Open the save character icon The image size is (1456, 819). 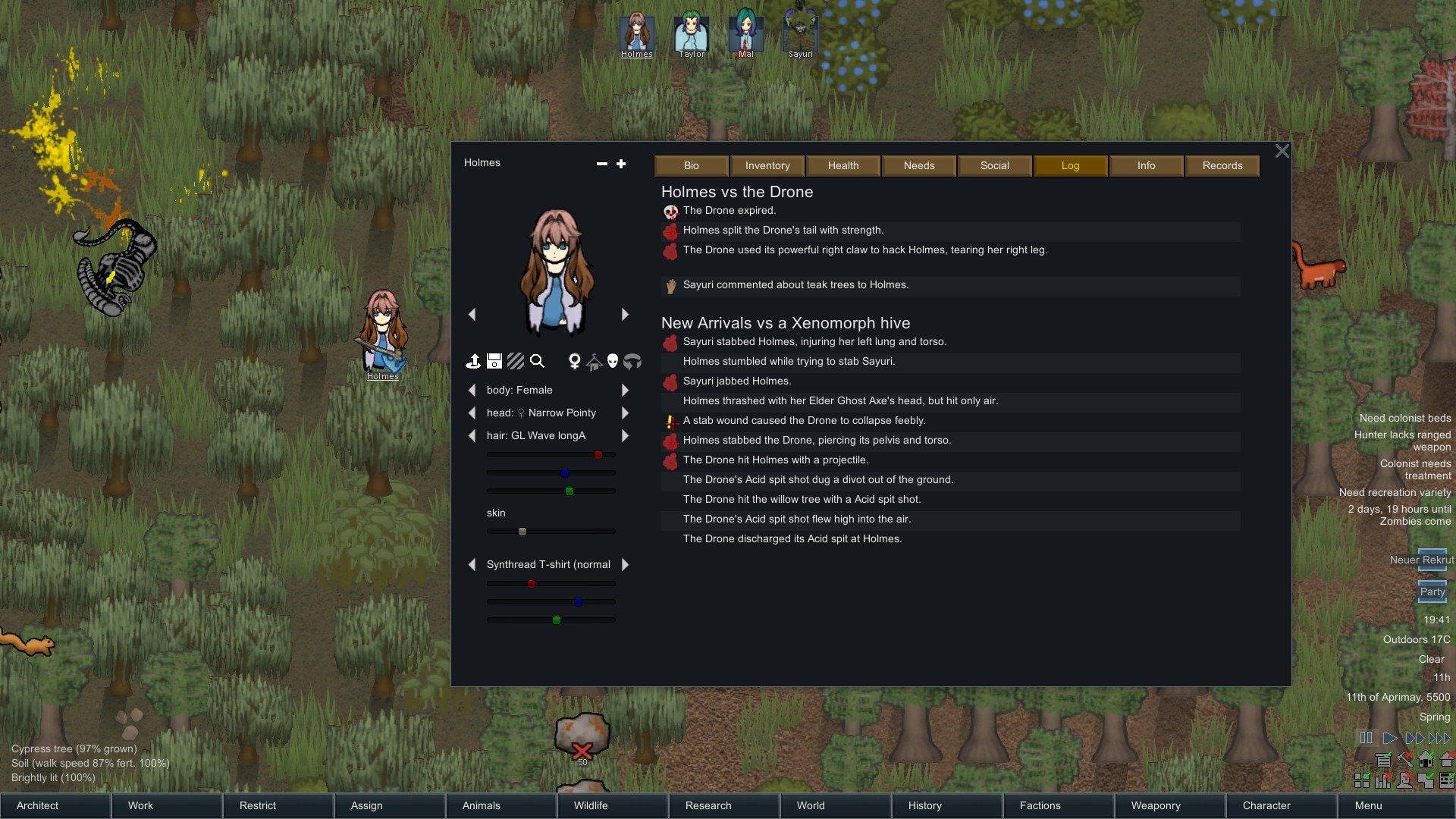494,362
